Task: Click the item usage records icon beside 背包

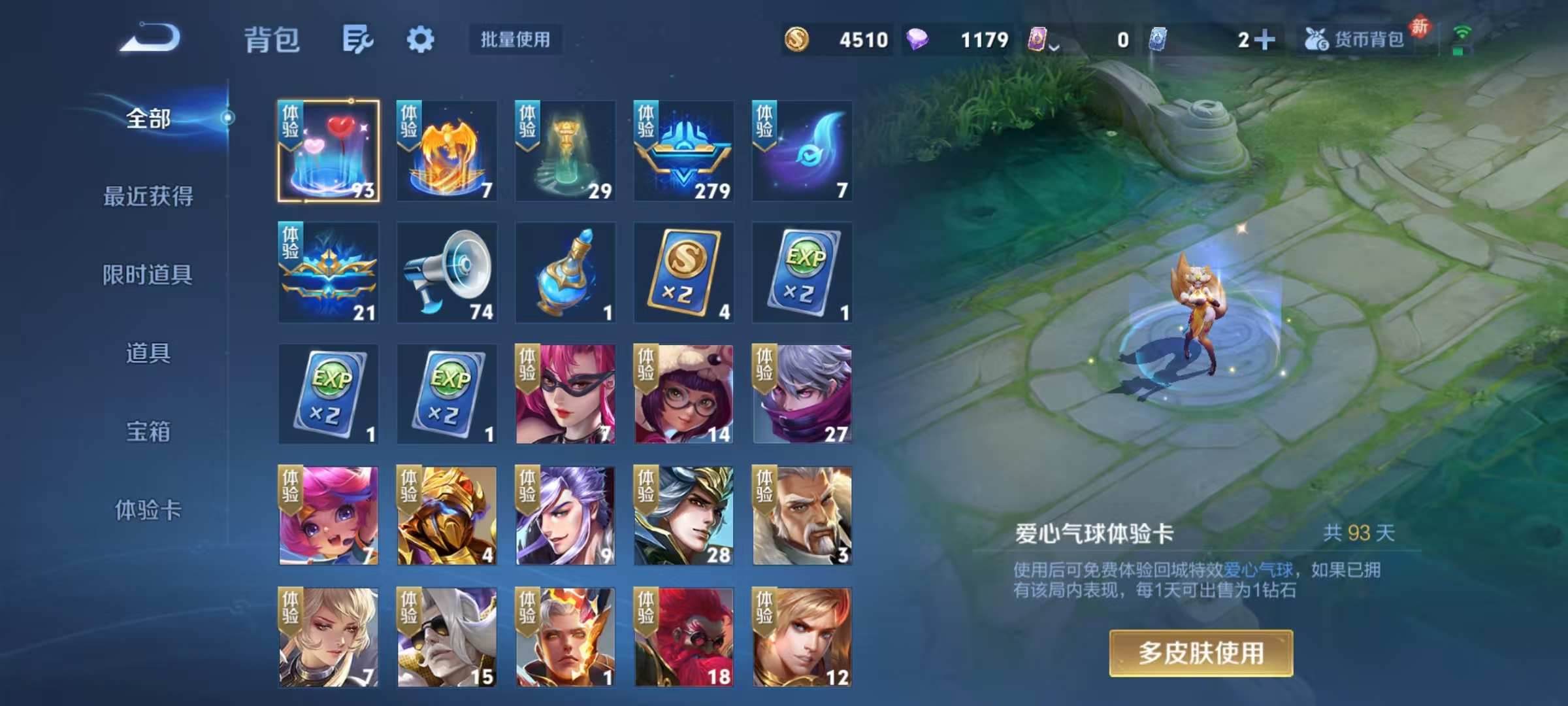Action: 359,39
